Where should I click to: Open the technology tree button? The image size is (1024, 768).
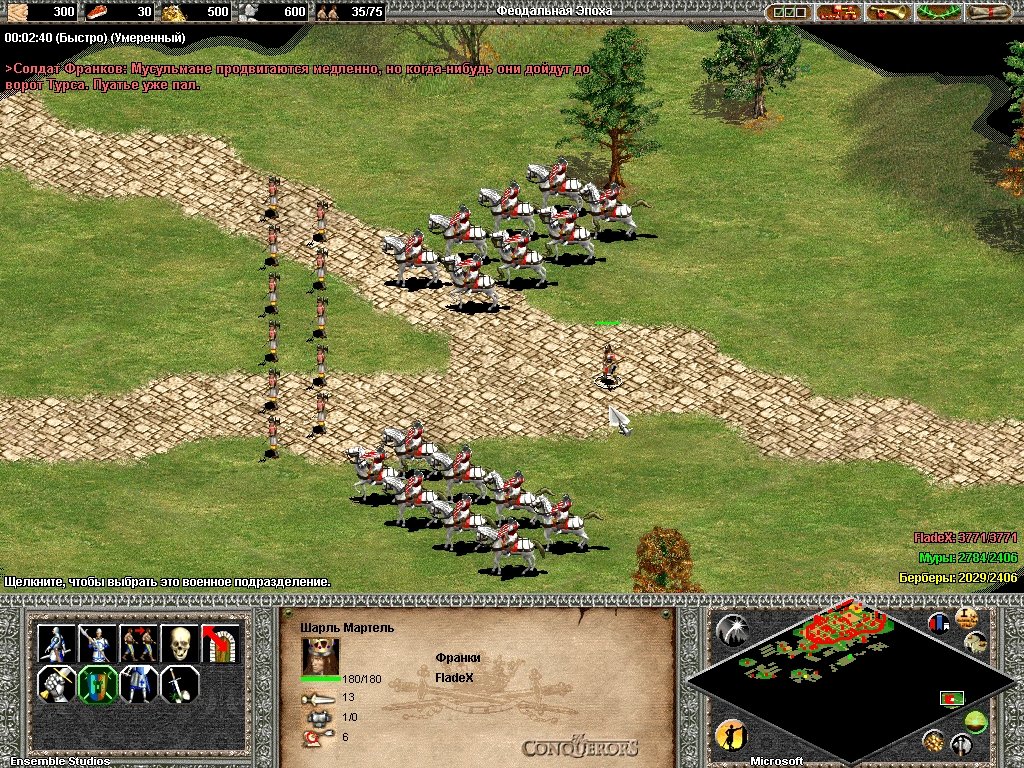tap(838, 12)
